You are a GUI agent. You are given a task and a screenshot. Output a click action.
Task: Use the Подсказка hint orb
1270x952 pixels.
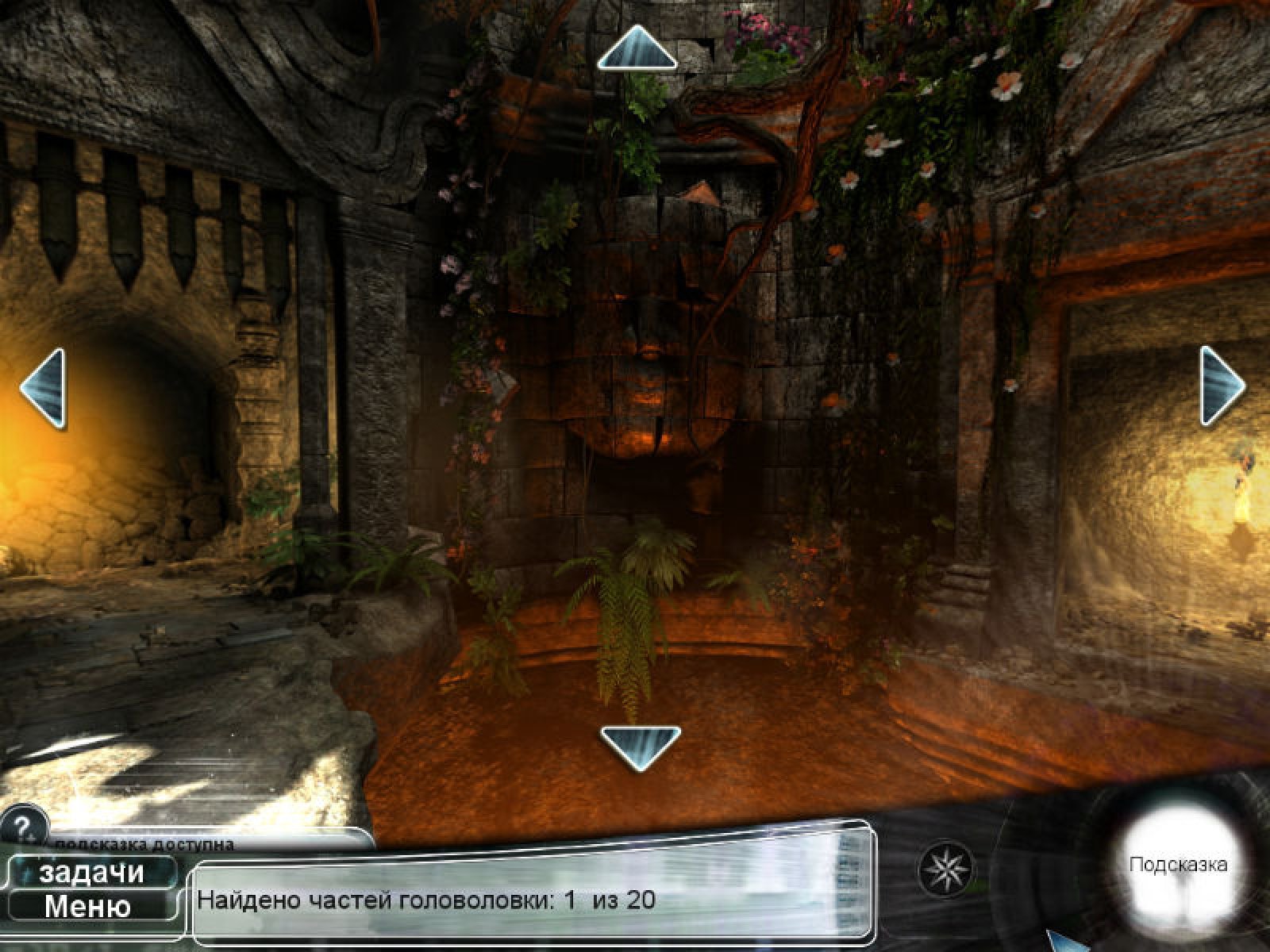click(1177, 865)
